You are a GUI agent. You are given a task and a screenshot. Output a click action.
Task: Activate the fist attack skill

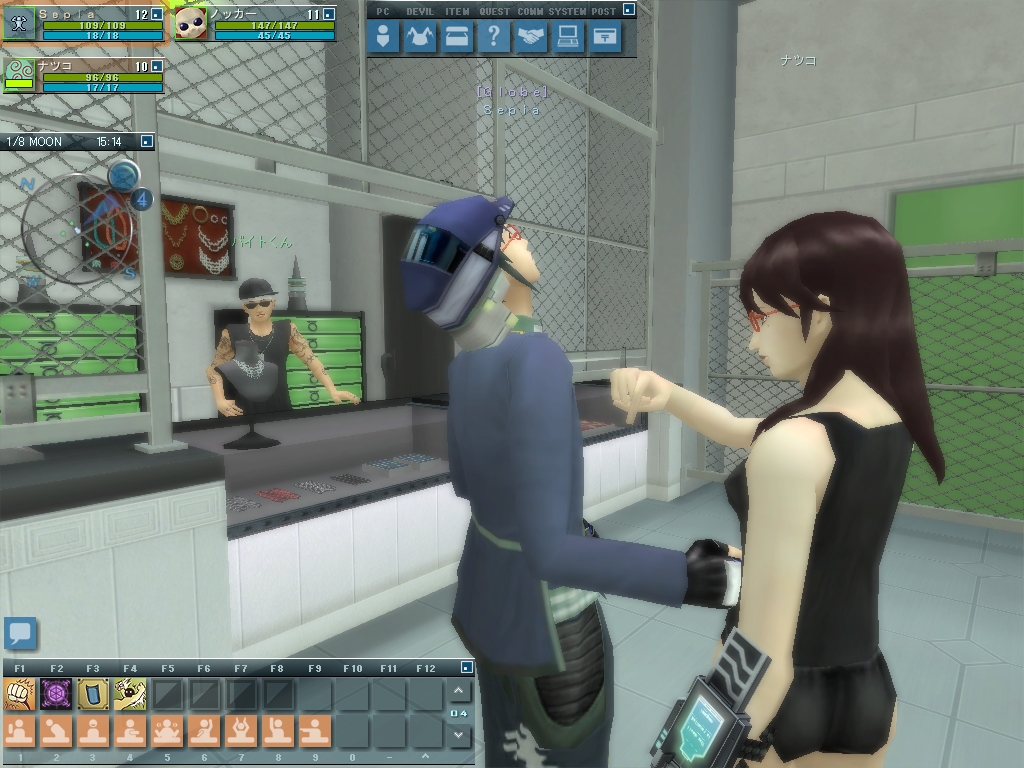click(x=19, y=693)
